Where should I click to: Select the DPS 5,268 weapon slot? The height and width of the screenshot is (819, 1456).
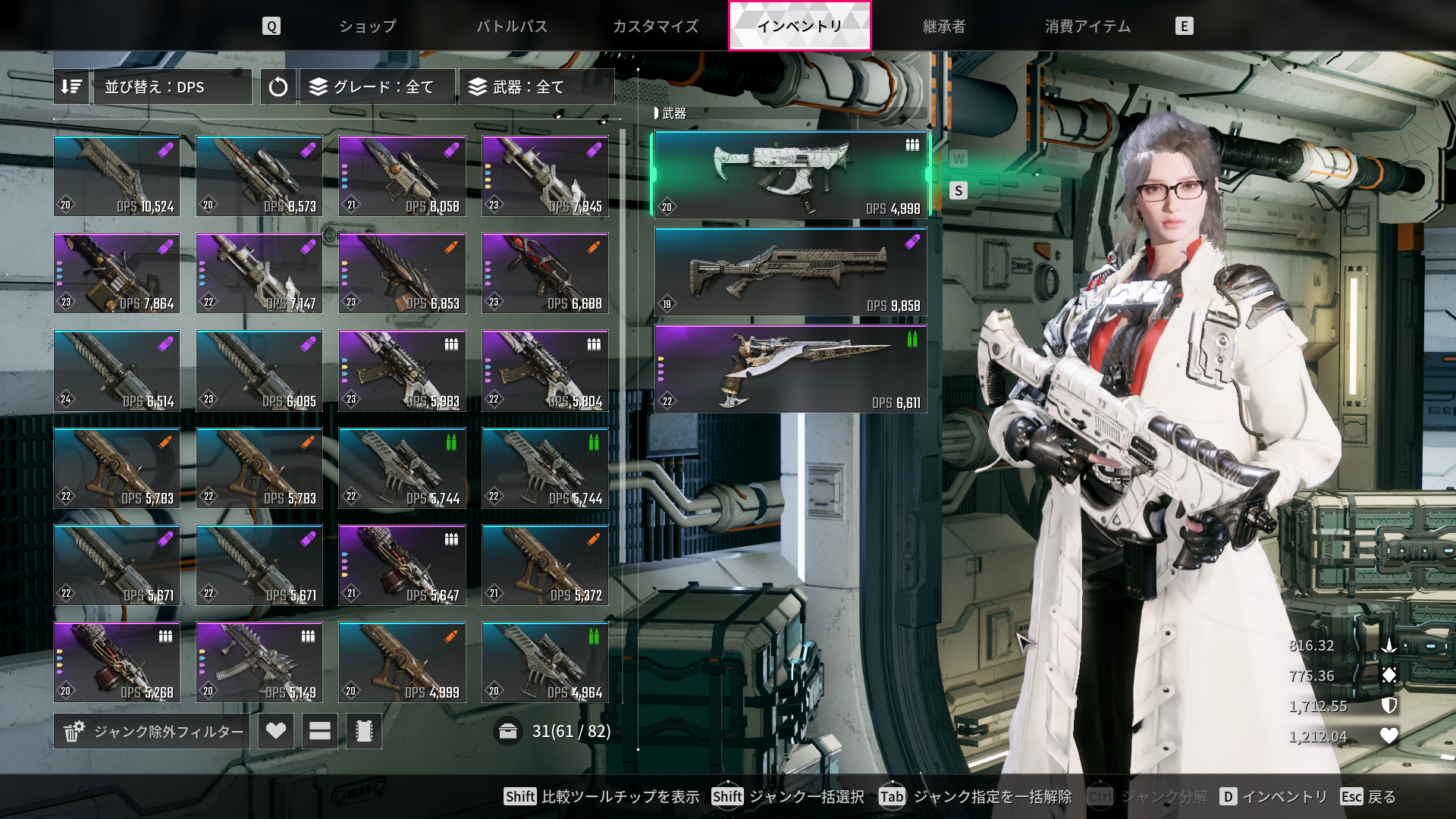point(117,662)
